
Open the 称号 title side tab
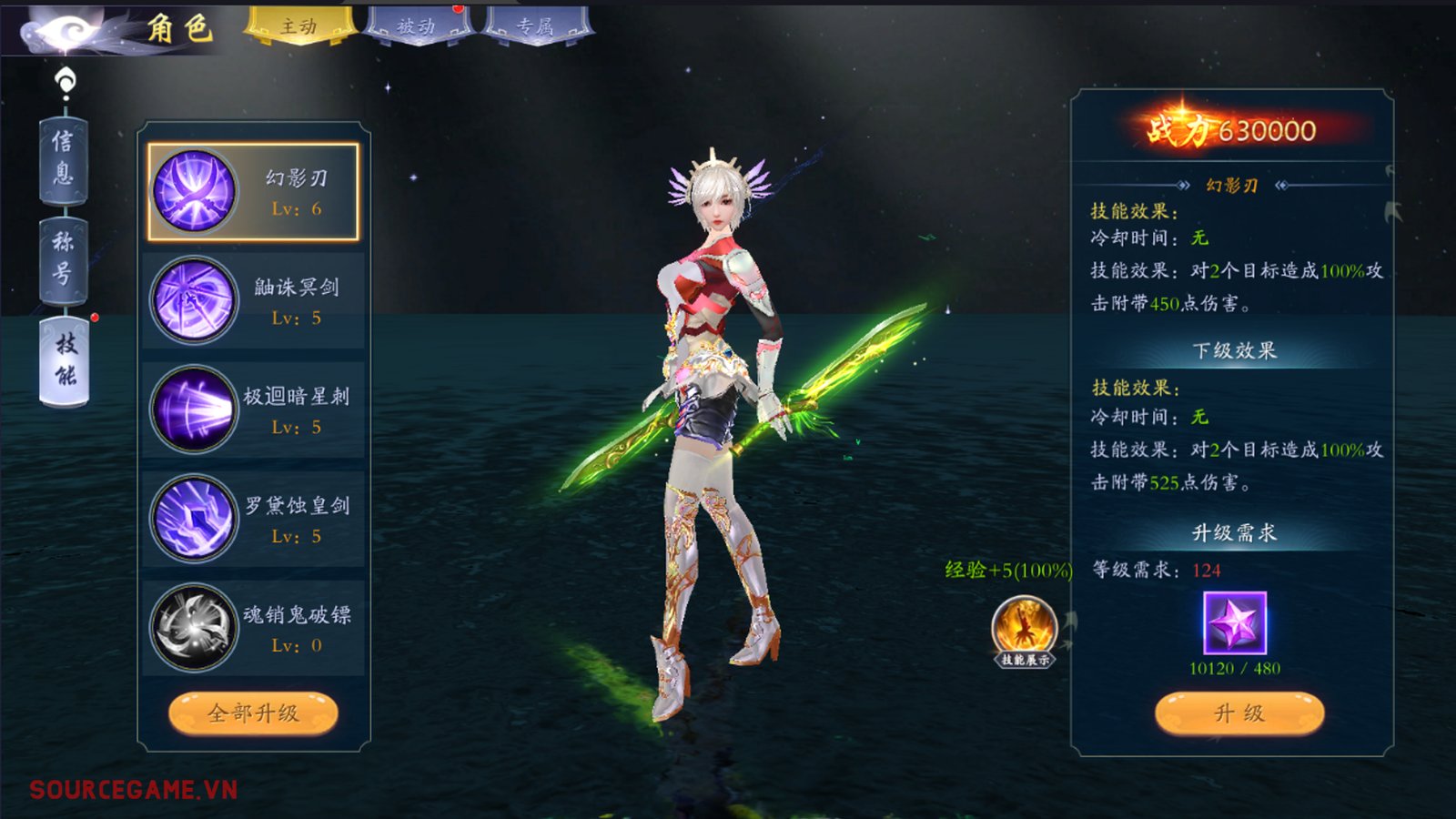point(64,258)
